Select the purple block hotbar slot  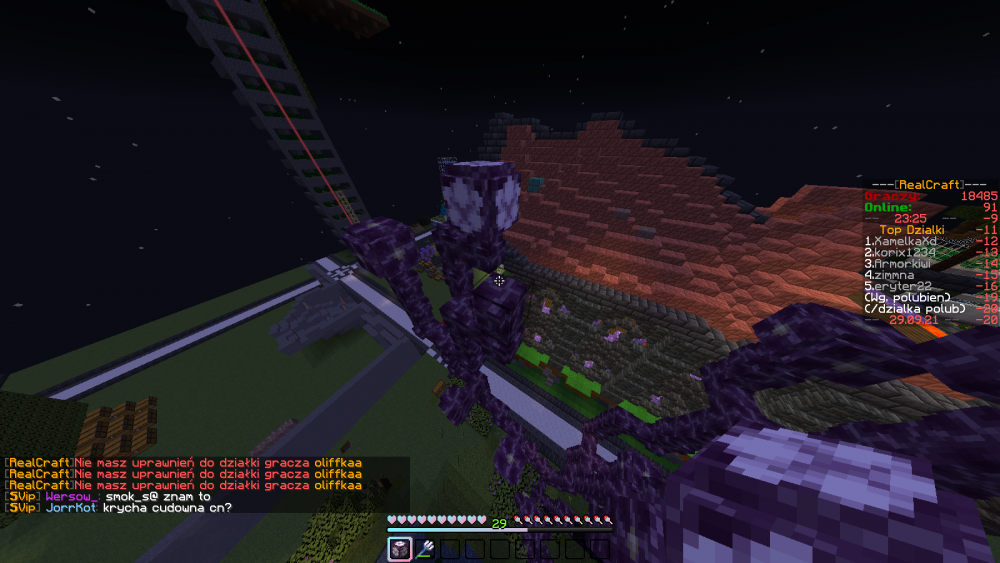[x=399, y=548]
